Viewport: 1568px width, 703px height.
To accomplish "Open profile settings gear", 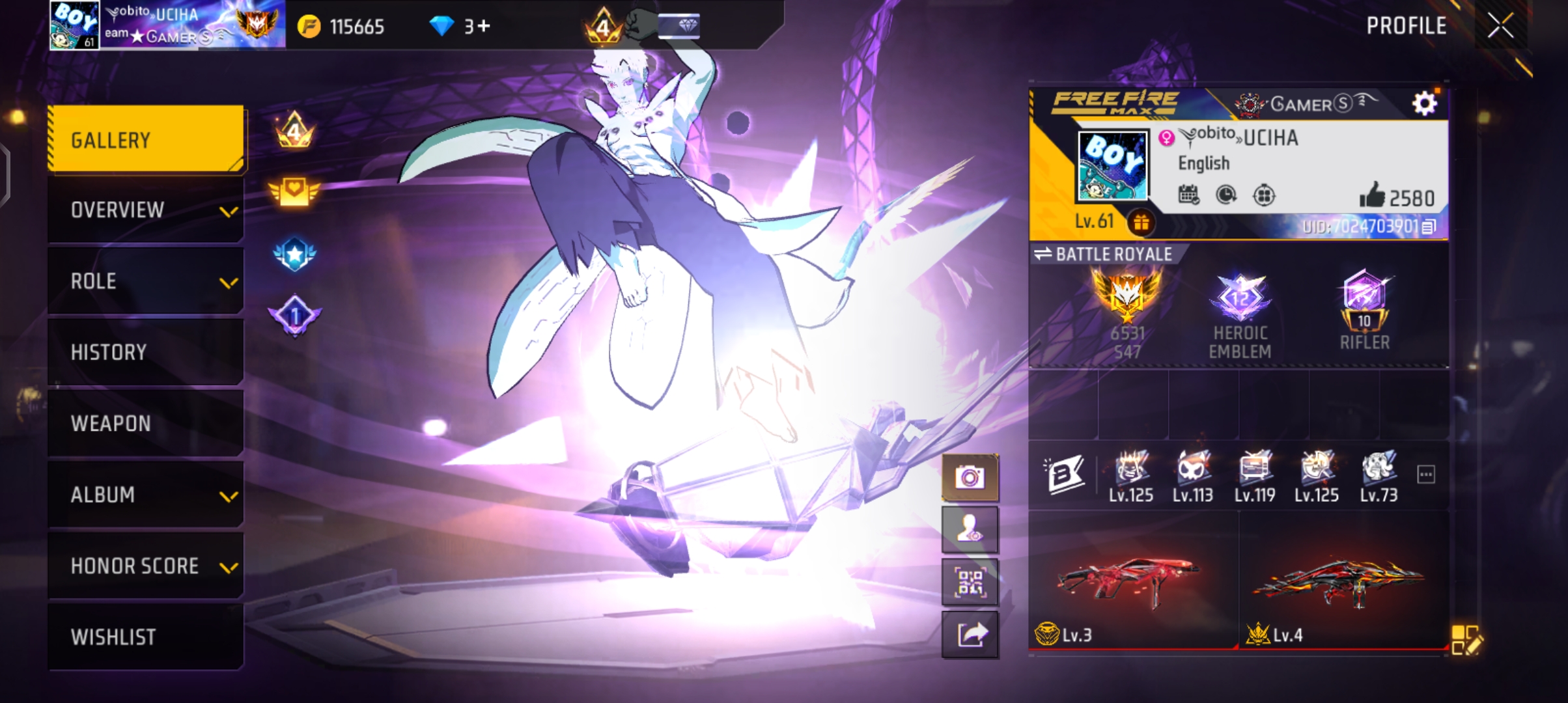I will click(x=1424, y=103).
